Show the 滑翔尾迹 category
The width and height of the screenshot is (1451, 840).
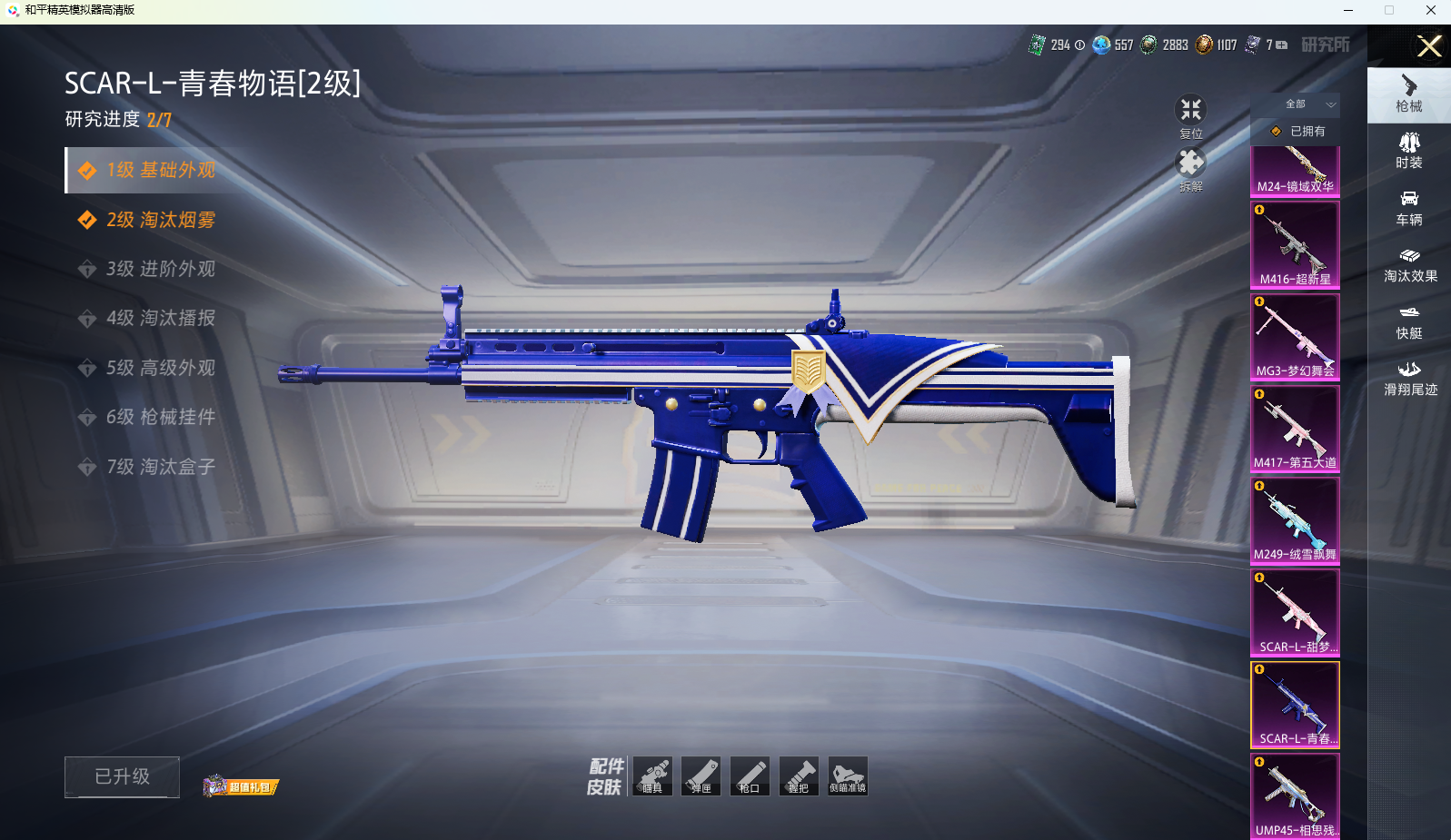pyautogui.click(x=1409, y=378)
